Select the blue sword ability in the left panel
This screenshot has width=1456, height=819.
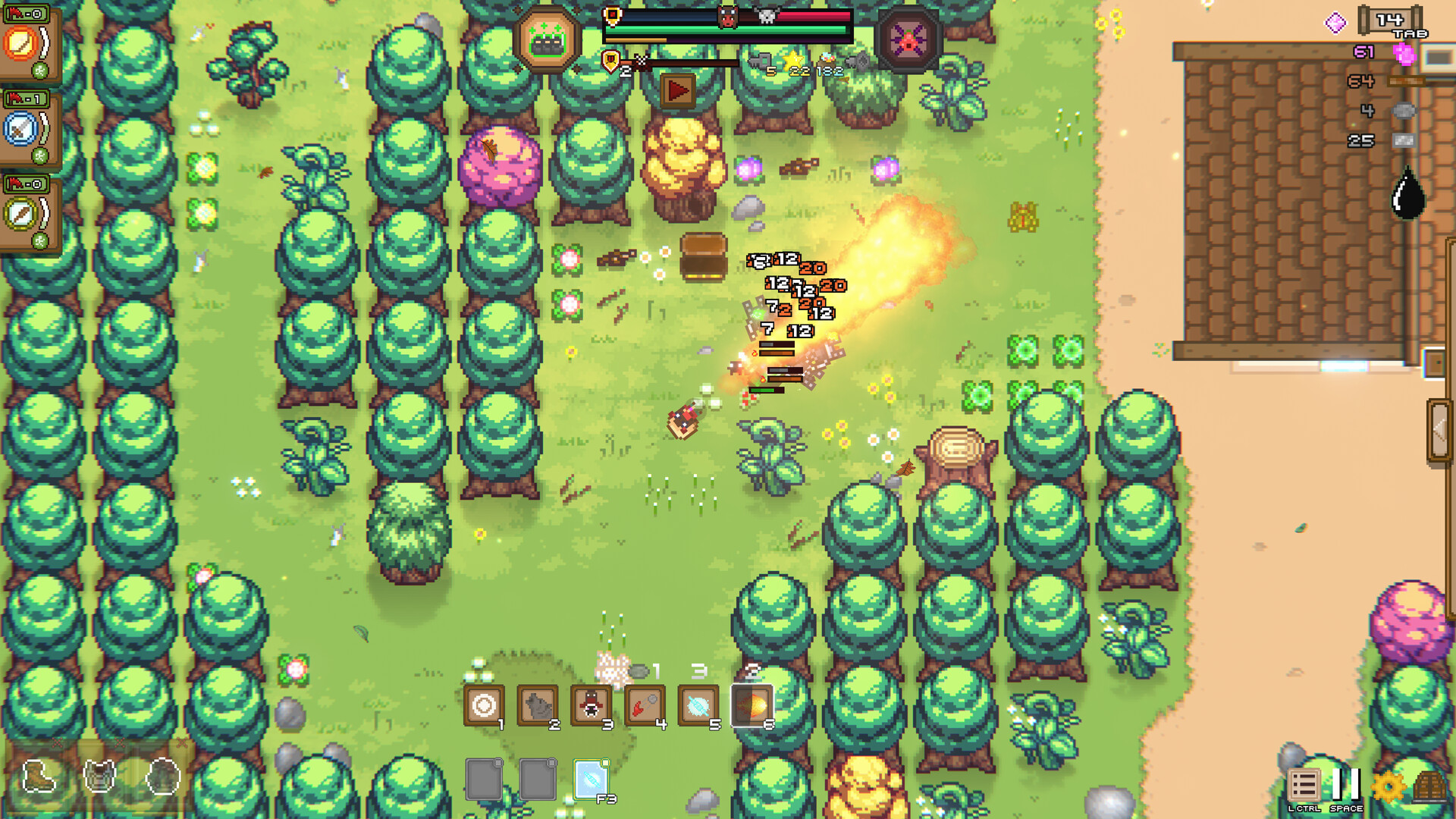(x=18, y=129)
